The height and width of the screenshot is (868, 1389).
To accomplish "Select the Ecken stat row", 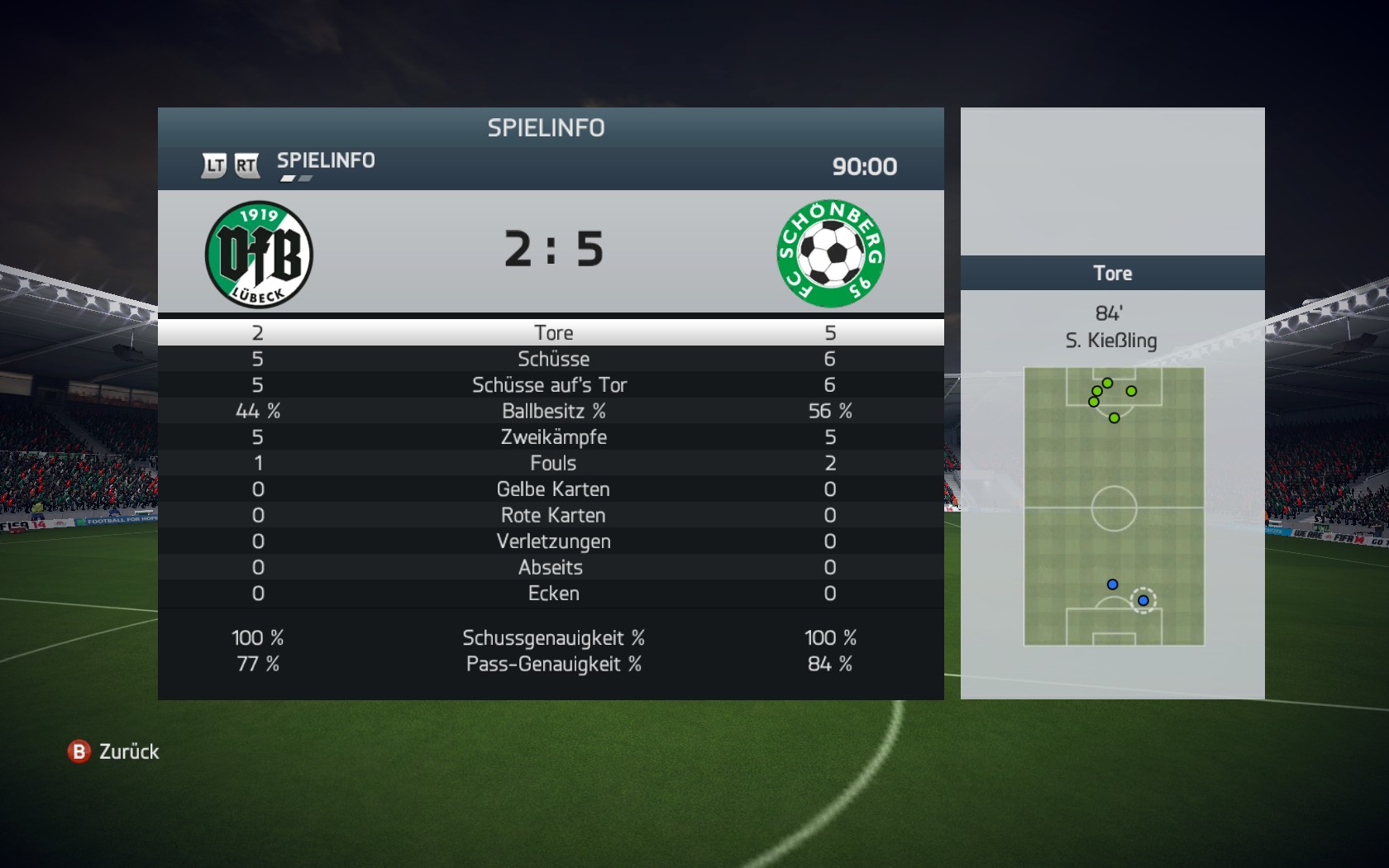I will [552, 594].
